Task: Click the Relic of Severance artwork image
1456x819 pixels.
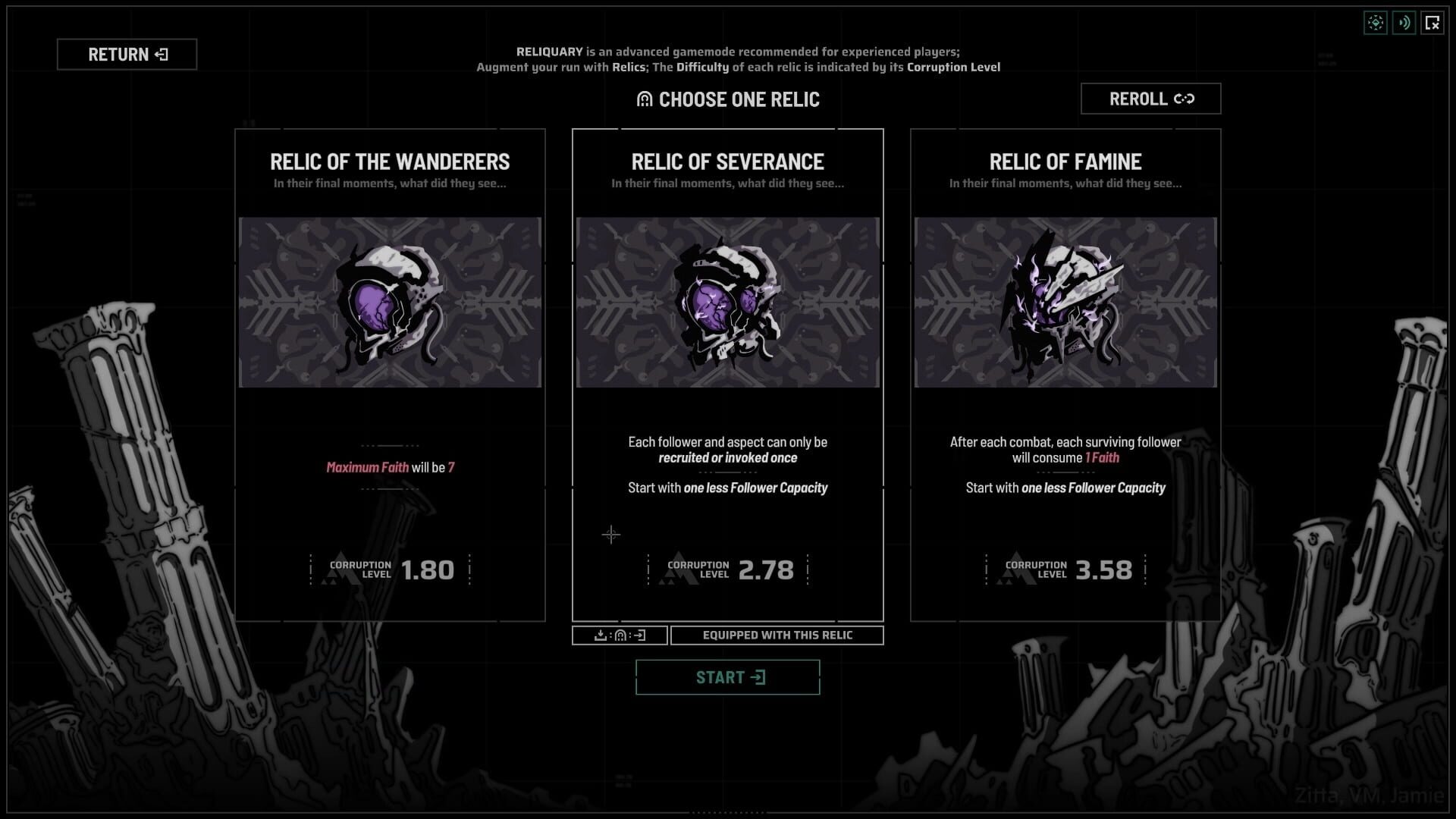Action: point(727,301)
